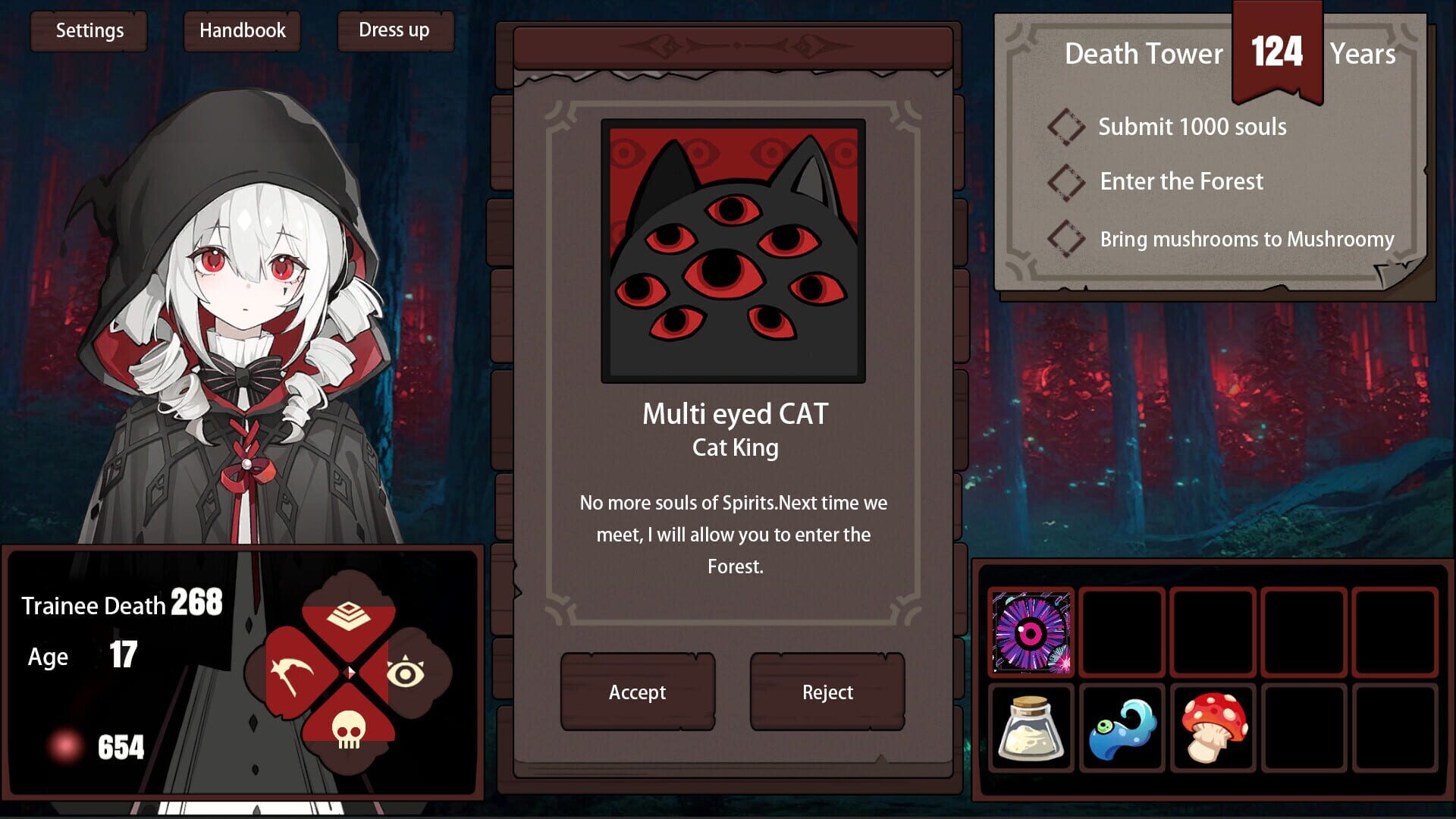Open the Handbook
Screen dimensions: 1456x819
tap(242, 31)
